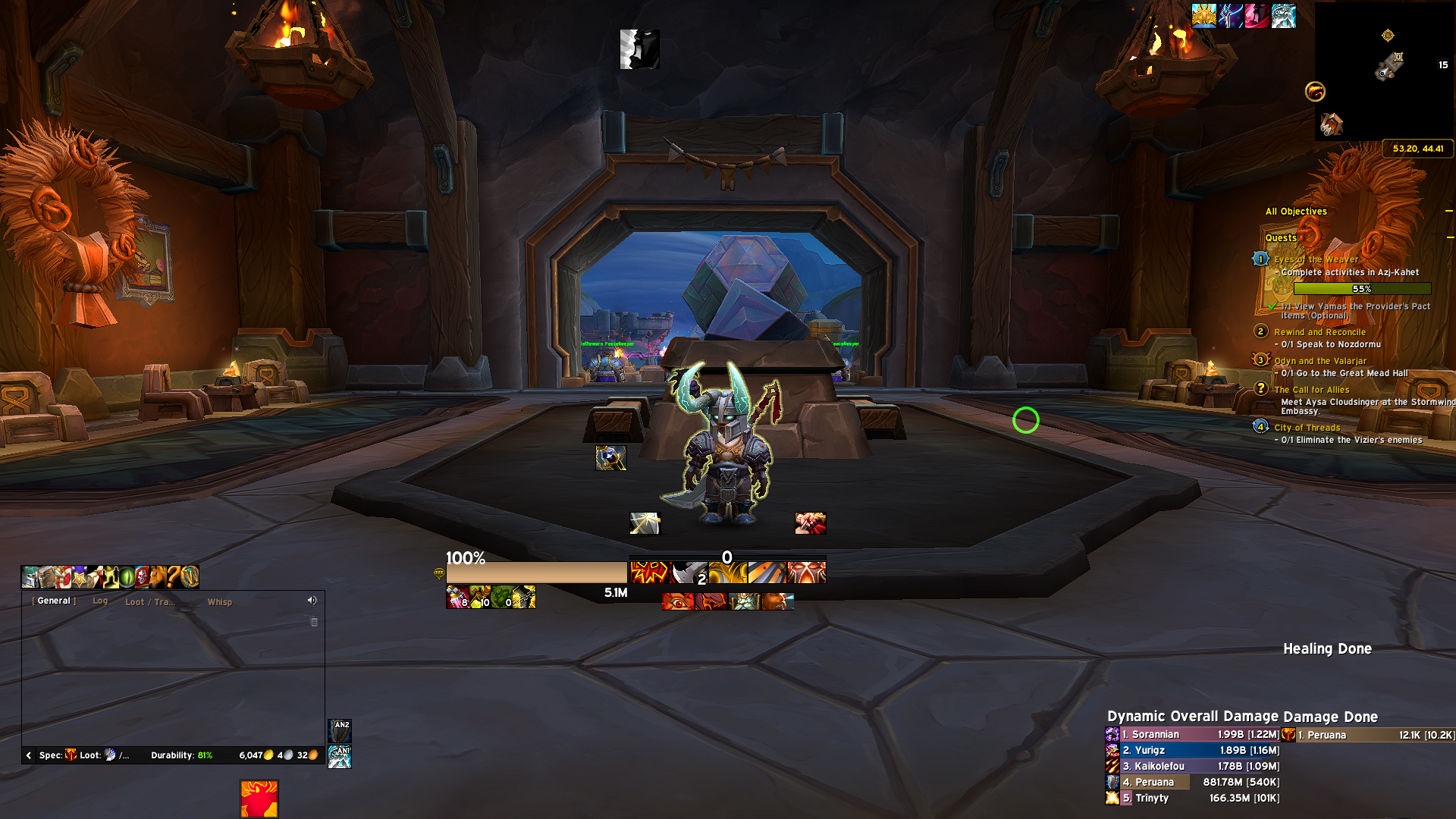Track the City of Threads quest
Viewport: 1456px width, 819px height.
[1307, 428]
